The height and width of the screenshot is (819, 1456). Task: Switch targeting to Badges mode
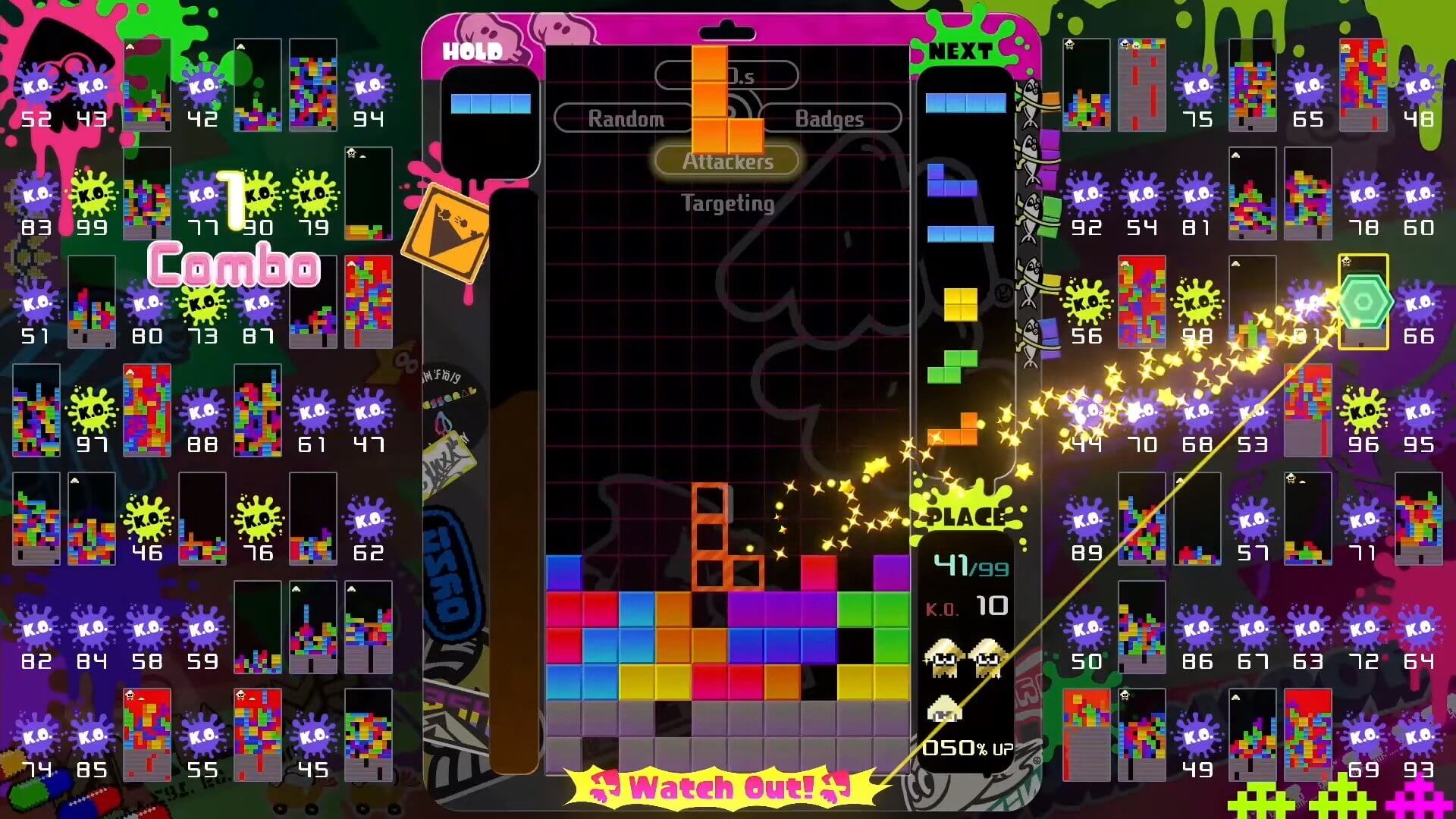point(829,118)
